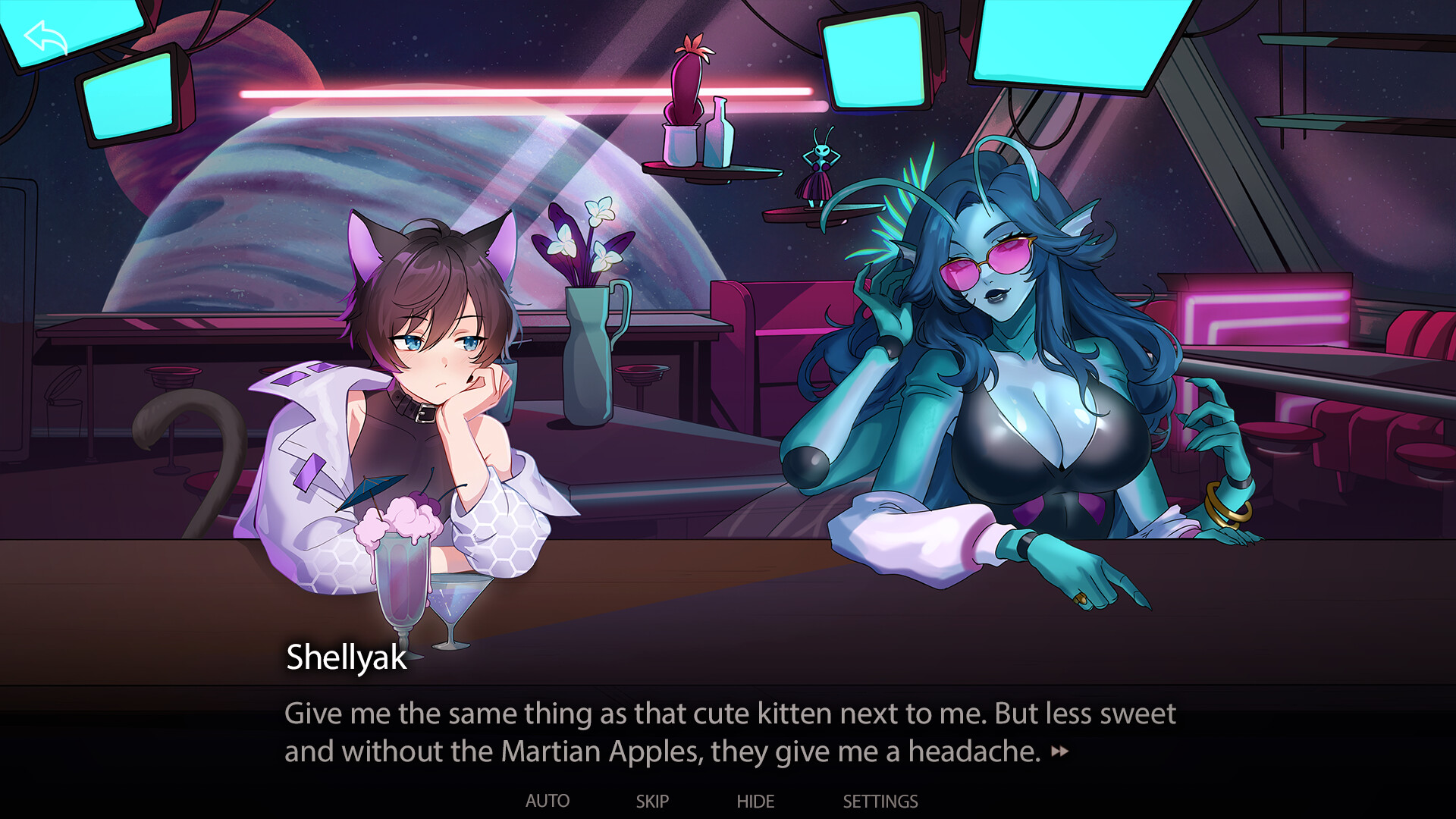Enable AUTO dialogue playback

[548, 801]
